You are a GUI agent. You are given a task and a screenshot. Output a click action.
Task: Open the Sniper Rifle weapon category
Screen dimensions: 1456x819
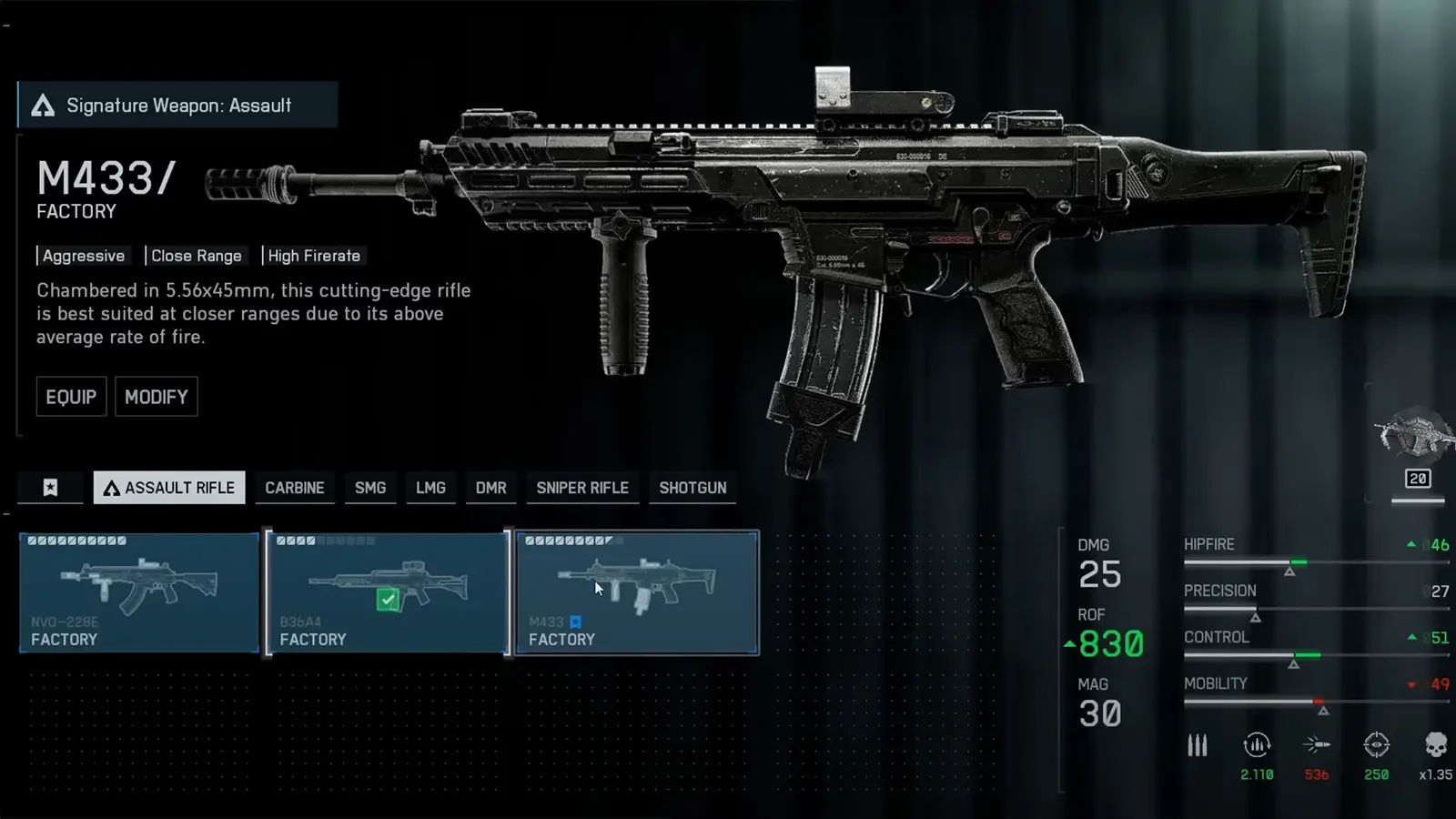click(582, 488)
